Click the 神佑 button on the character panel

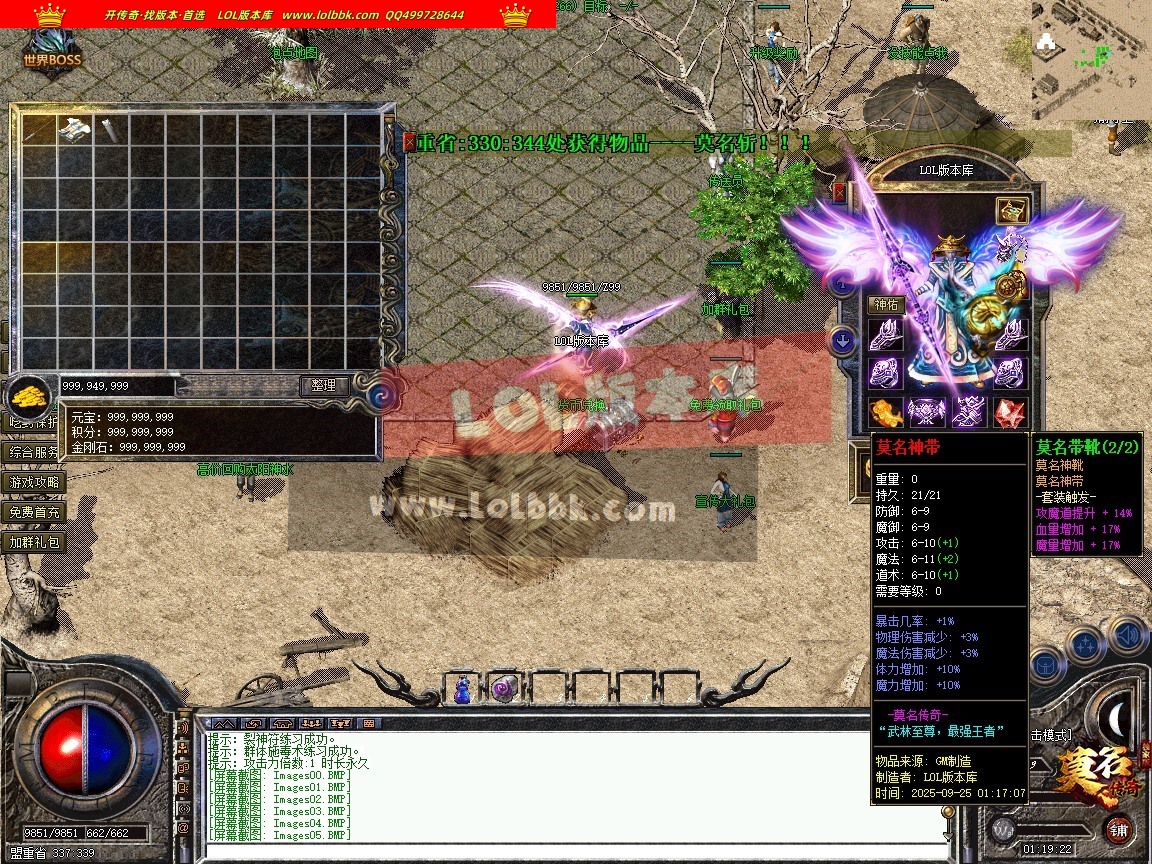click(x=886, y=304)
